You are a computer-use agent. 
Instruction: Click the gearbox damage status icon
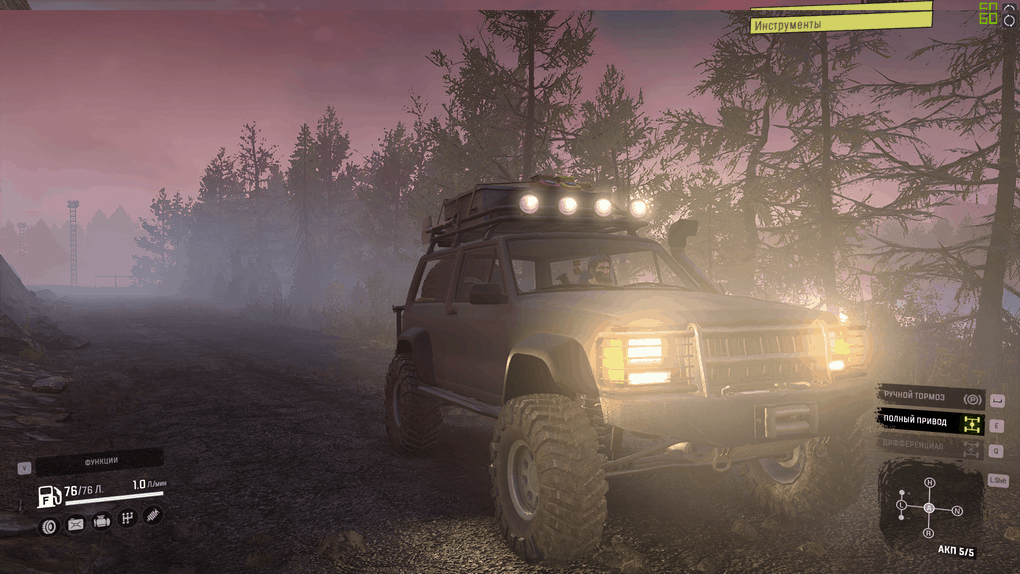[128, 518]
